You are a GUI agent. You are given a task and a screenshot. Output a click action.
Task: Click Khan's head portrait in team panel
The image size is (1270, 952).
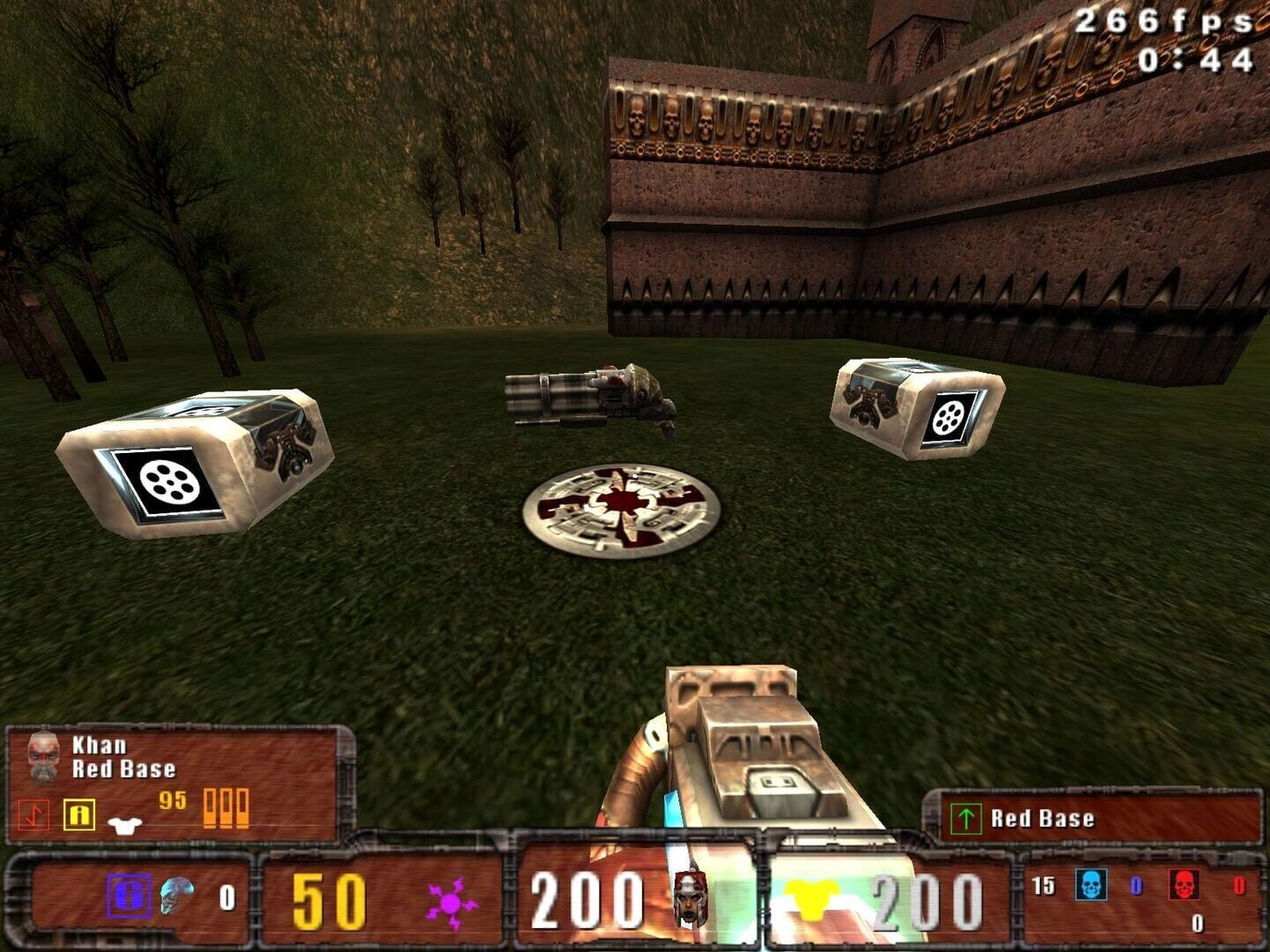pyautogui.click(x=41, y=755)
